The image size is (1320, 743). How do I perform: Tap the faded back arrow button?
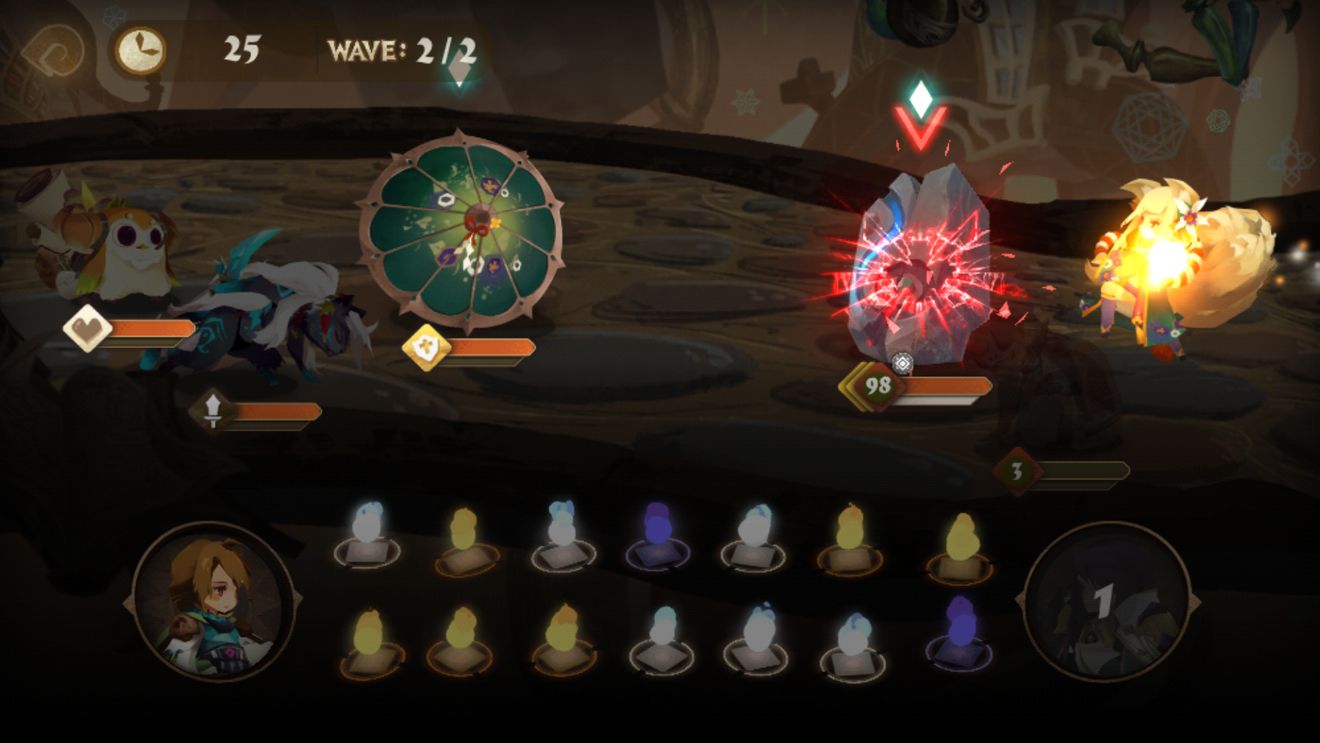(x=54, y=50)
